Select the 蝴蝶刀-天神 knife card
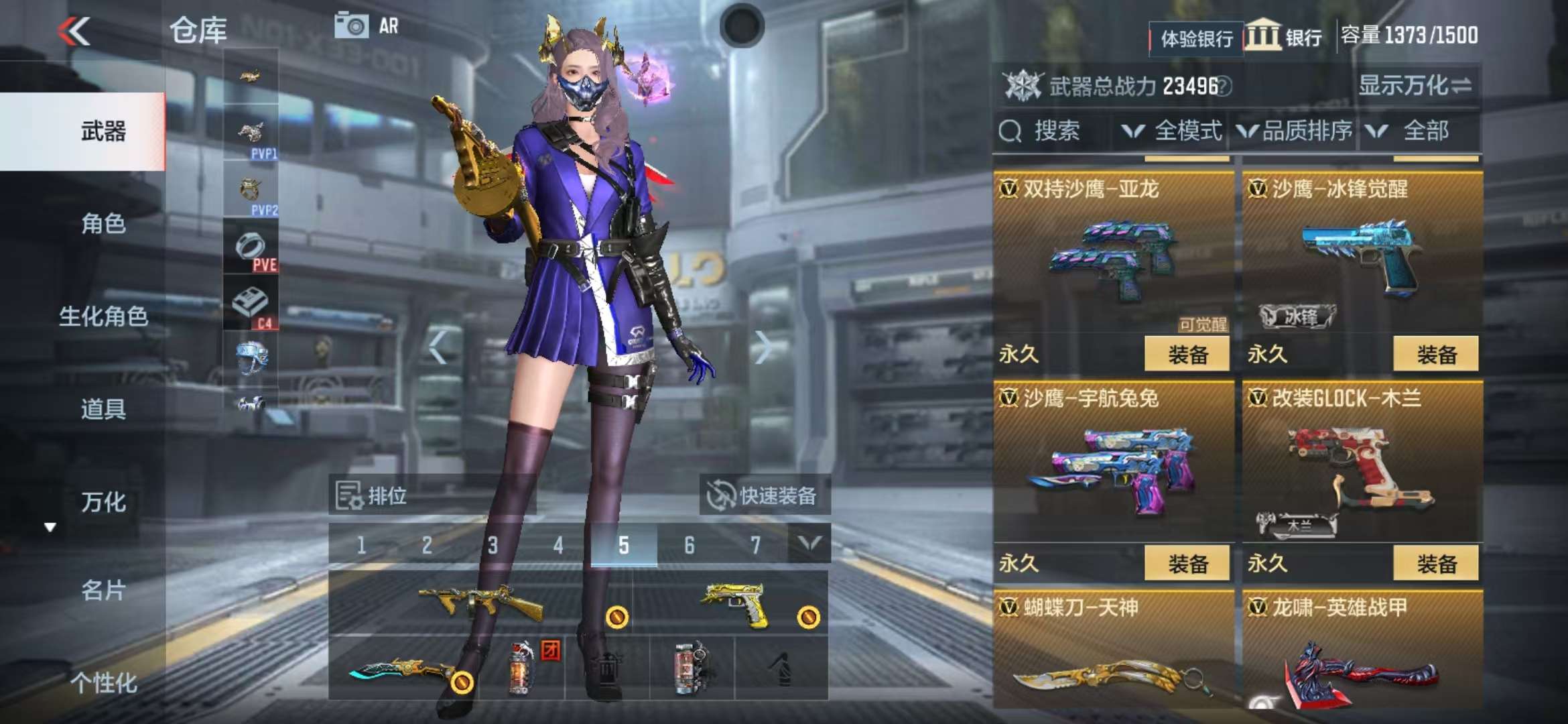This screenshot has height=724, width=1568. [1112, 650]
